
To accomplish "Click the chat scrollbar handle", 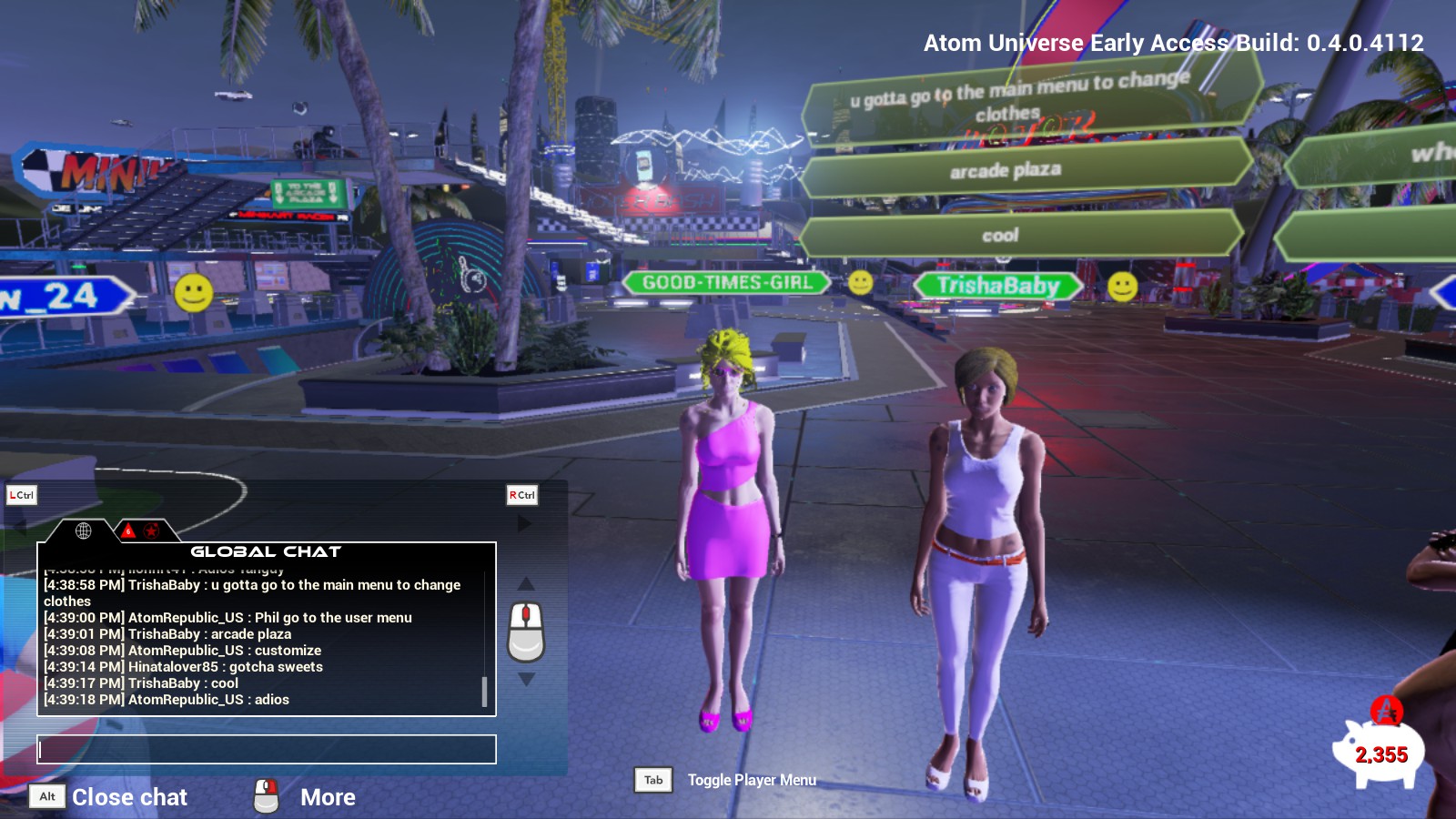I will coord(484,692).
